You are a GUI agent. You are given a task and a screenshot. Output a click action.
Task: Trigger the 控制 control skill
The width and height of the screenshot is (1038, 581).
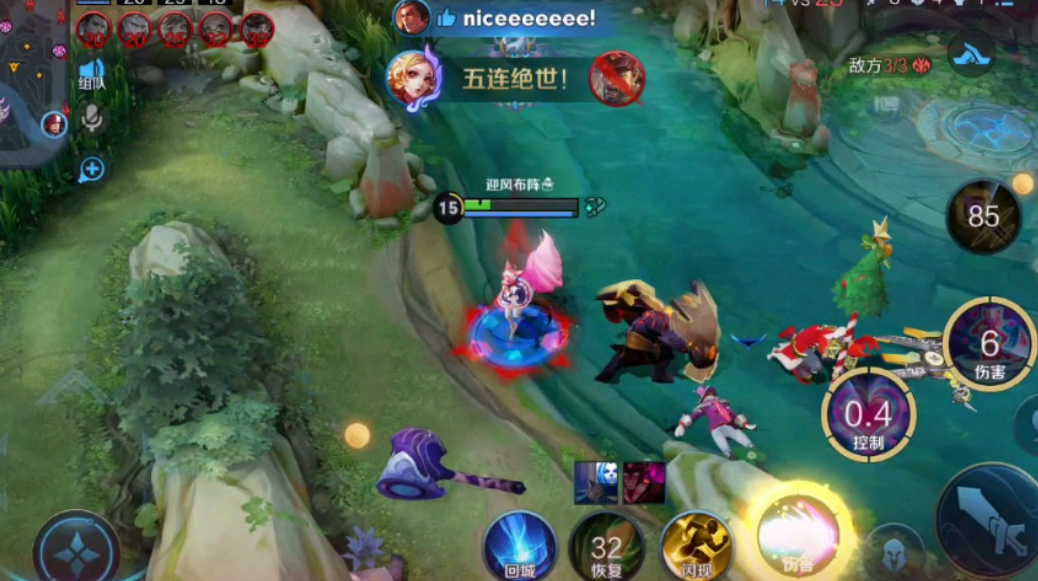pos(868,411)
